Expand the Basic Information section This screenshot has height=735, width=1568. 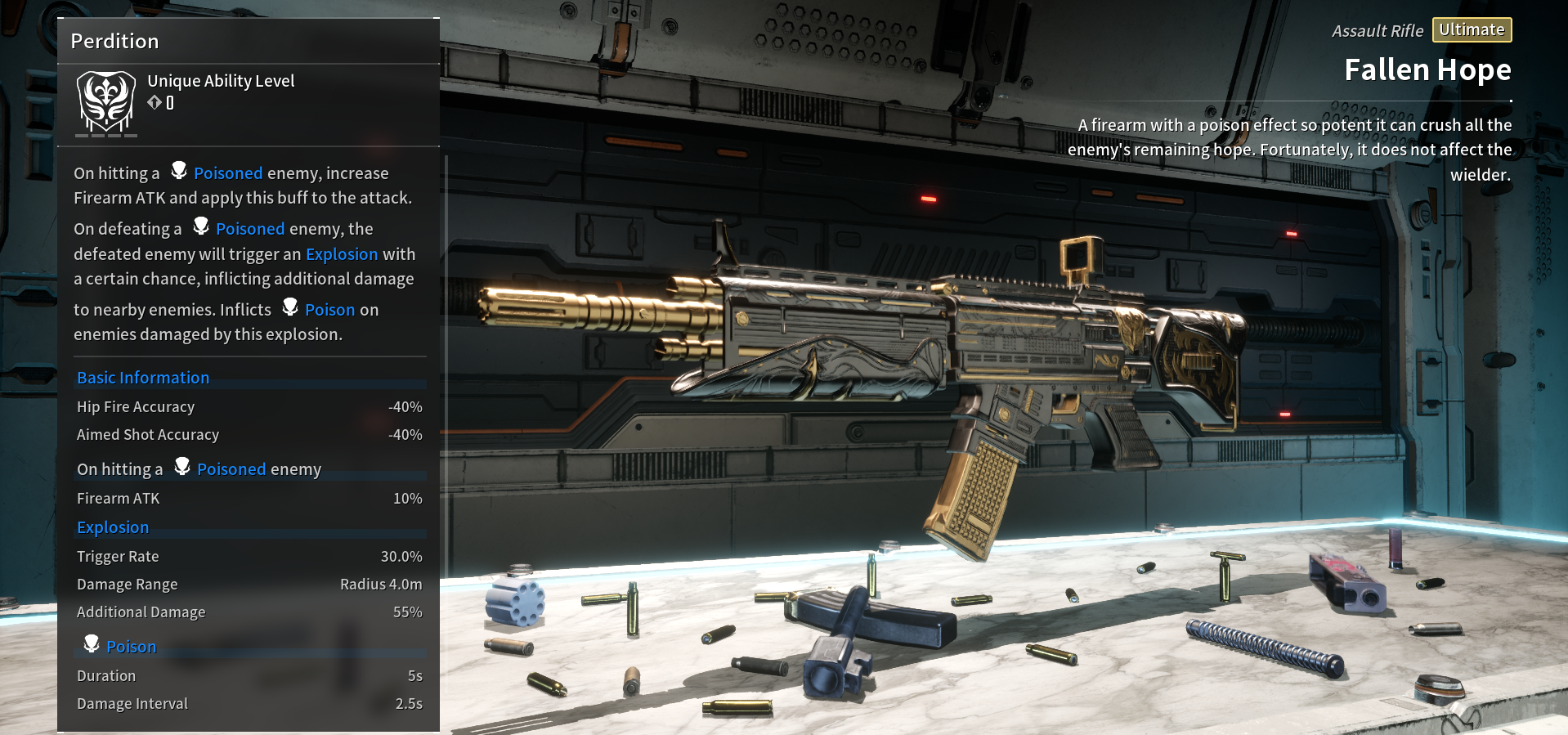(143, 377)
